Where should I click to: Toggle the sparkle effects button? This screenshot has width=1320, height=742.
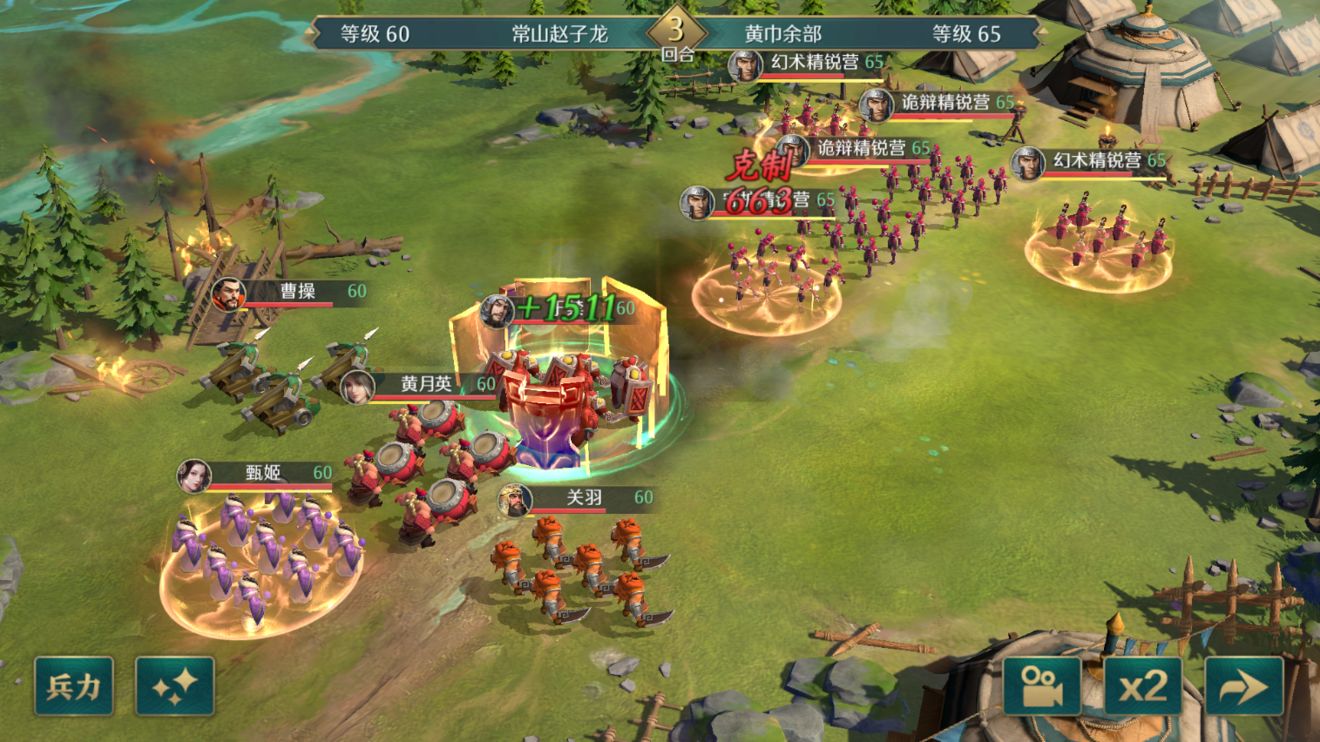coord(175,686)
